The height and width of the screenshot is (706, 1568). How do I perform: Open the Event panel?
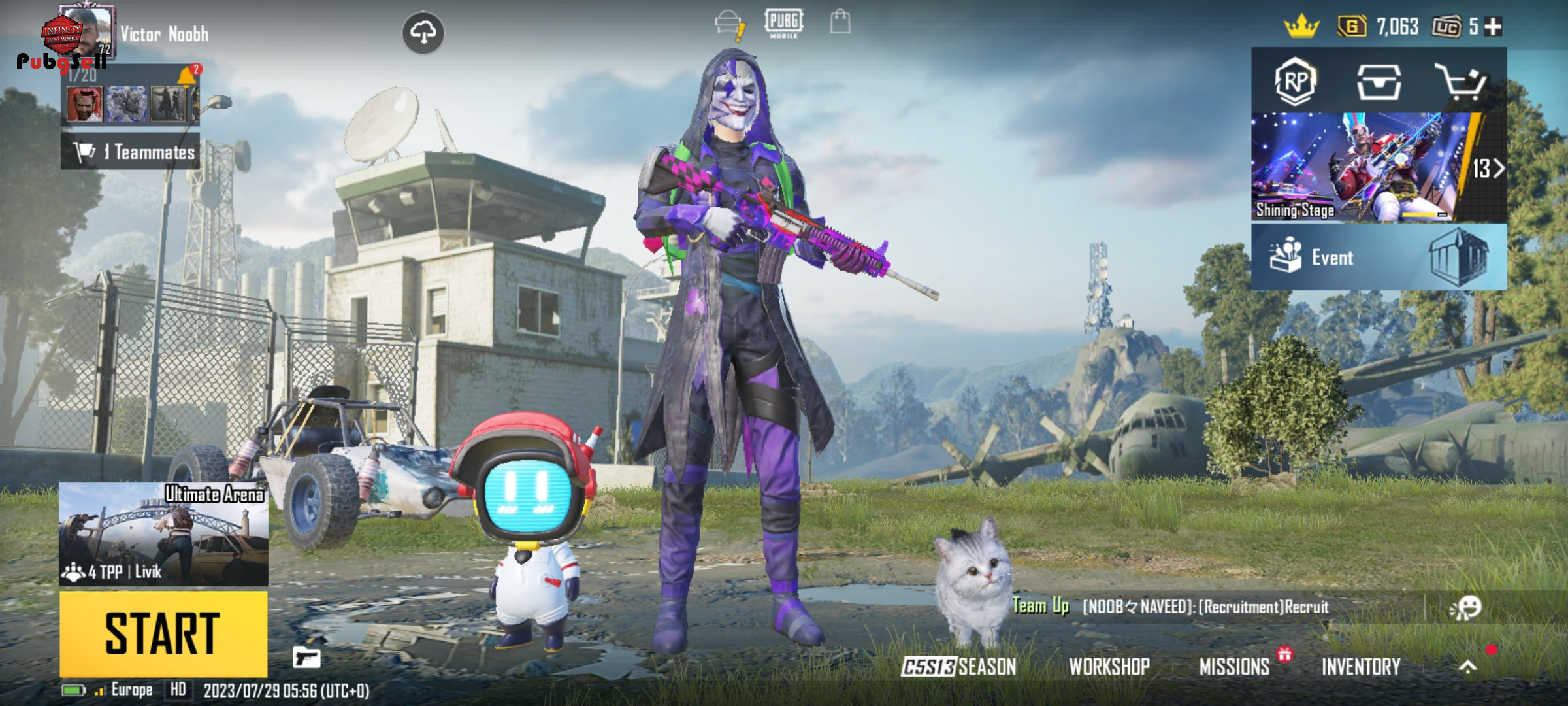[x=1379, y=257]
